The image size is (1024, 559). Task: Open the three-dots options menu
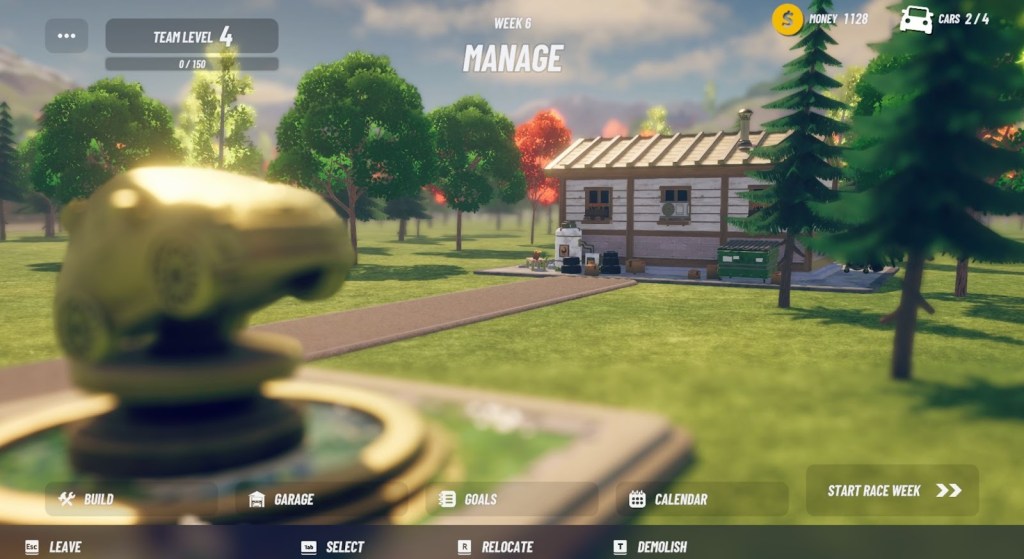pyautogui.click(x=66, y=36)
